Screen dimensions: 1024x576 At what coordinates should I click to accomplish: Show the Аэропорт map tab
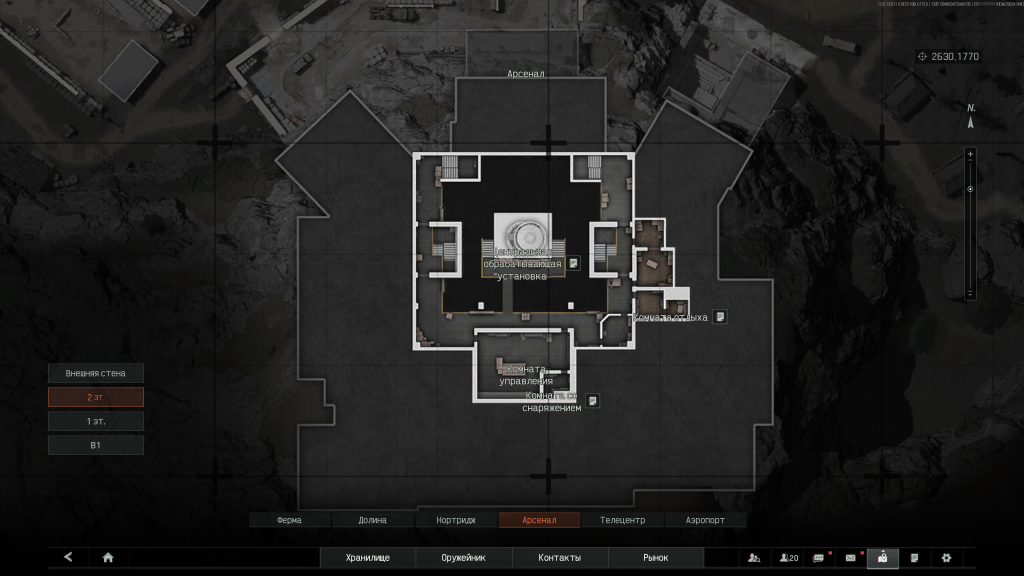[x=705, y=520]
